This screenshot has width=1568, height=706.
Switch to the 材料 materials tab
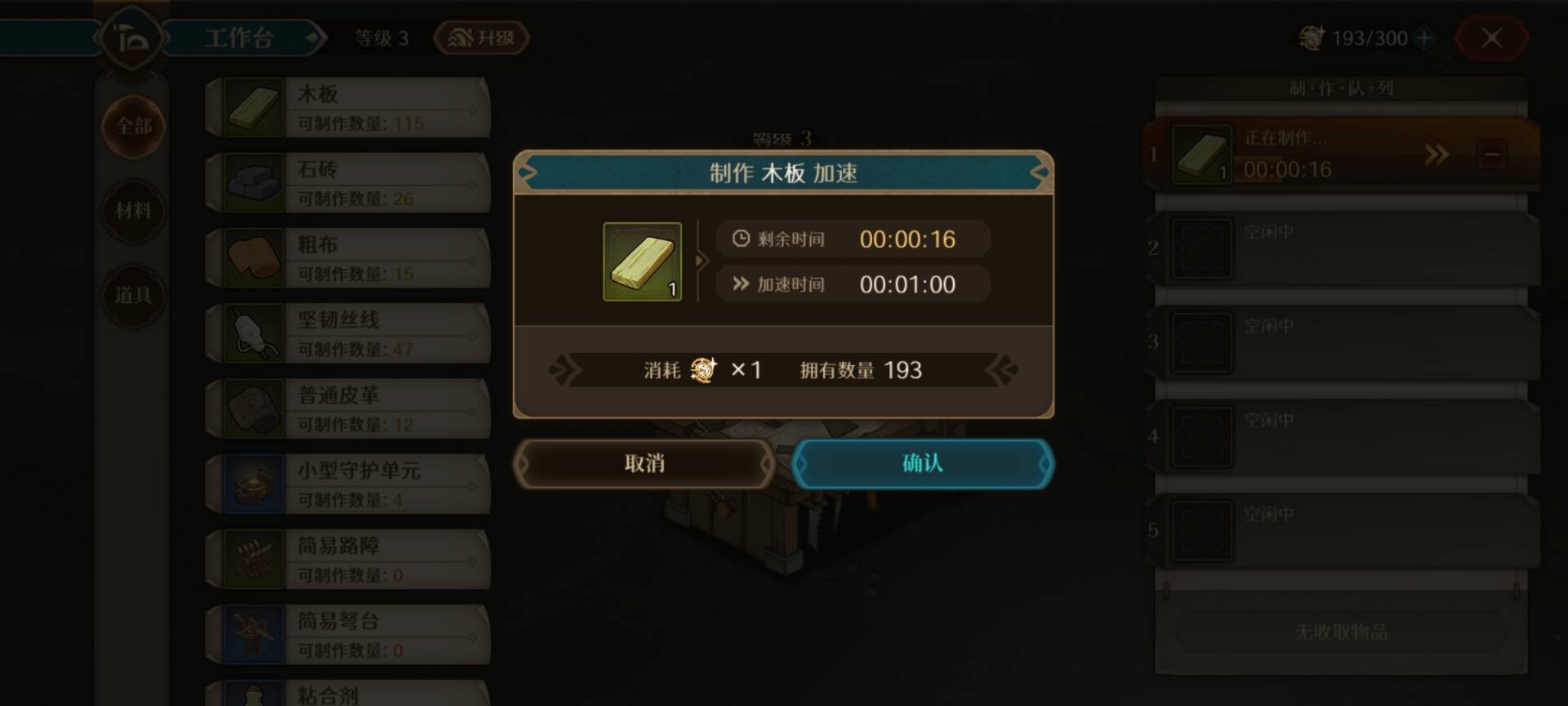click(133, 212)
